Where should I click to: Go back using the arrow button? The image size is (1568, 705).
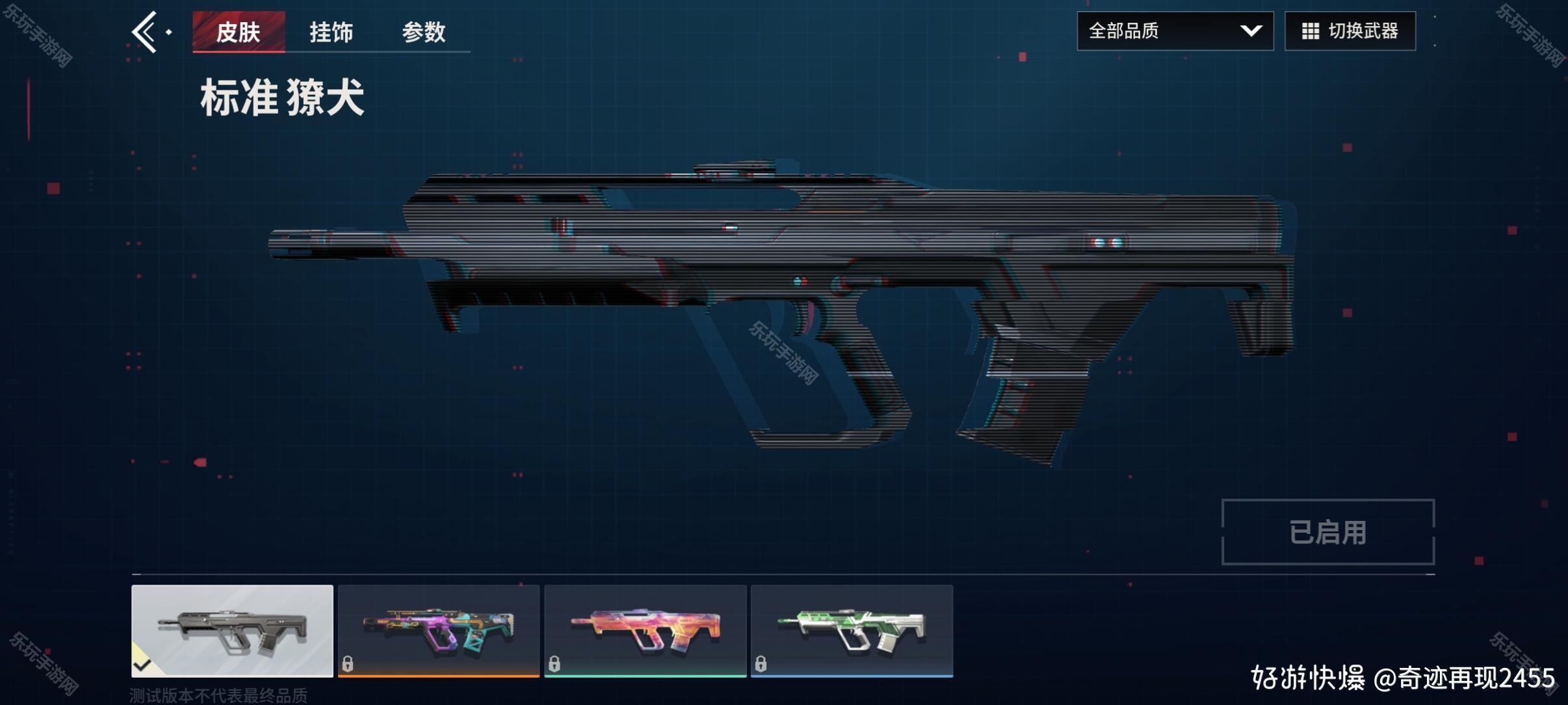pos(146,31)
